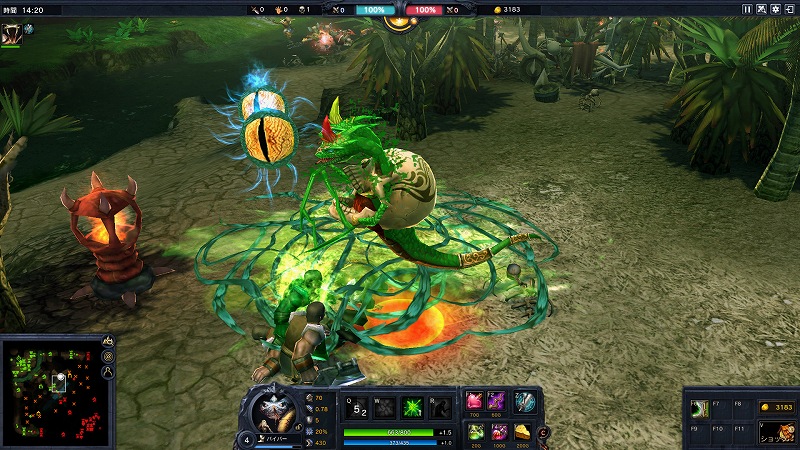Activate the Q ability on cooldown
This screenshot has width=800, height=450.
click(357, 409)
